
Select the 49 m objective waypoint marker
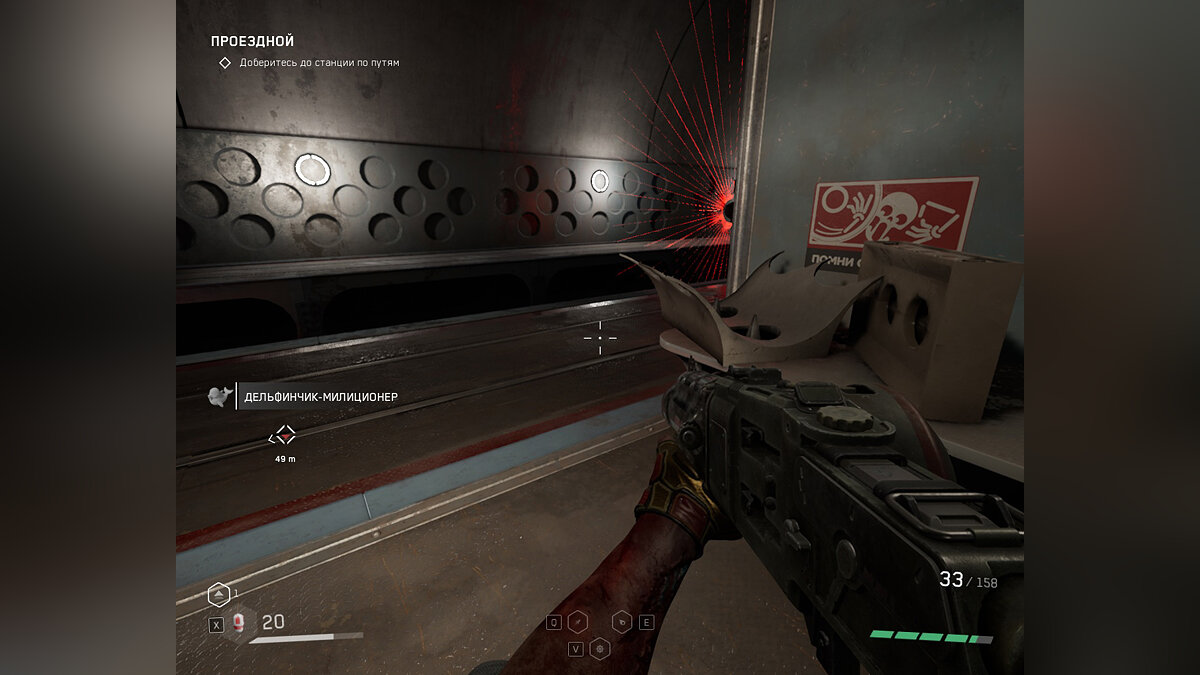coord(285,435)
